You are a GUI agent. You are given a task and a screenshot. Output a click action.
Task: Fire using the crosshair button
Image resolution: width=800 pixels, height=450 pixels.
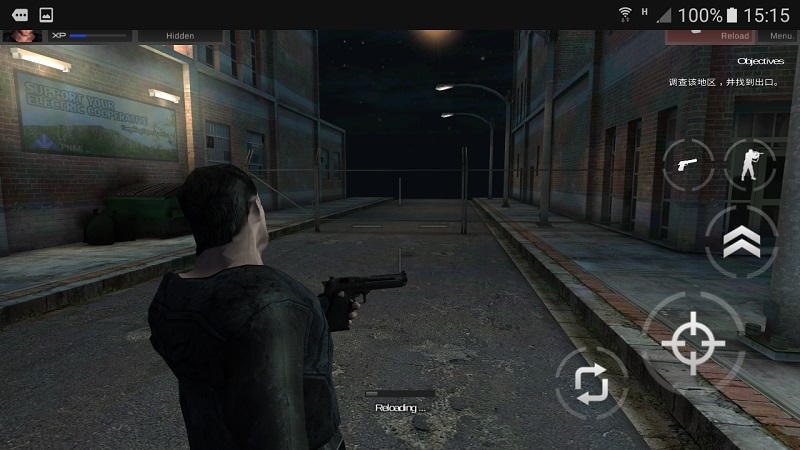pyautogui.click(x=693, y=344)
